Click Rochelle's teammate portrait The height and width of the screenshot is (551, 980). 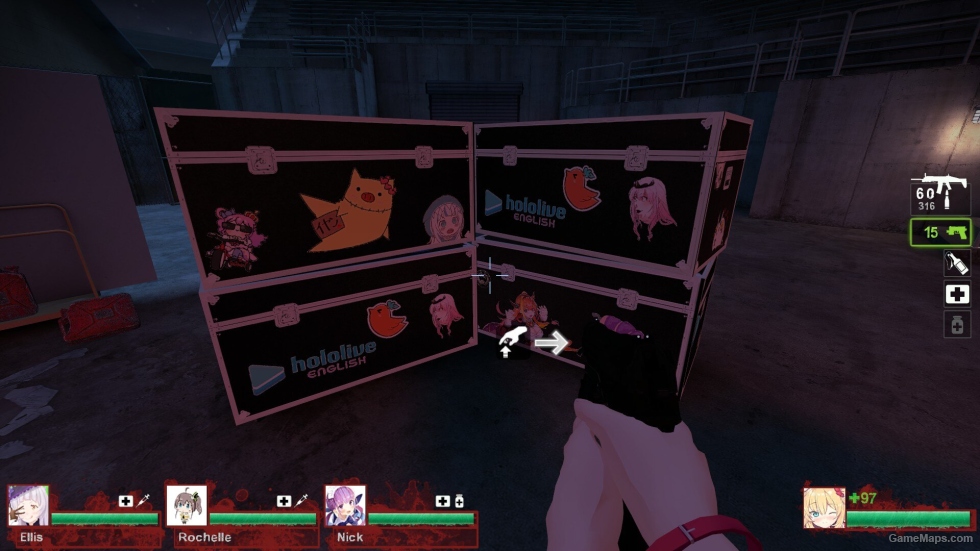[x=186, y=506]
